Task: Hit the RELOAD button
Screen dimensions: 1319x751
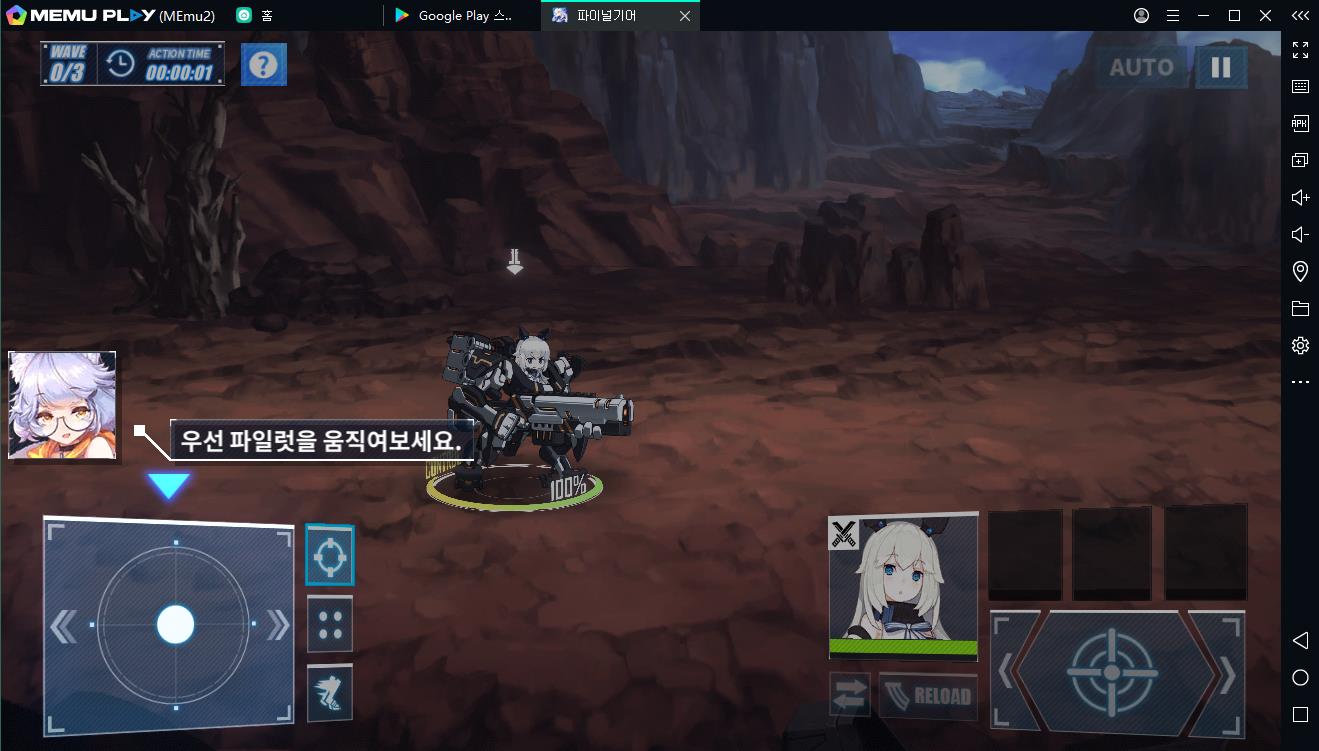Action: (x=928, y=695)
